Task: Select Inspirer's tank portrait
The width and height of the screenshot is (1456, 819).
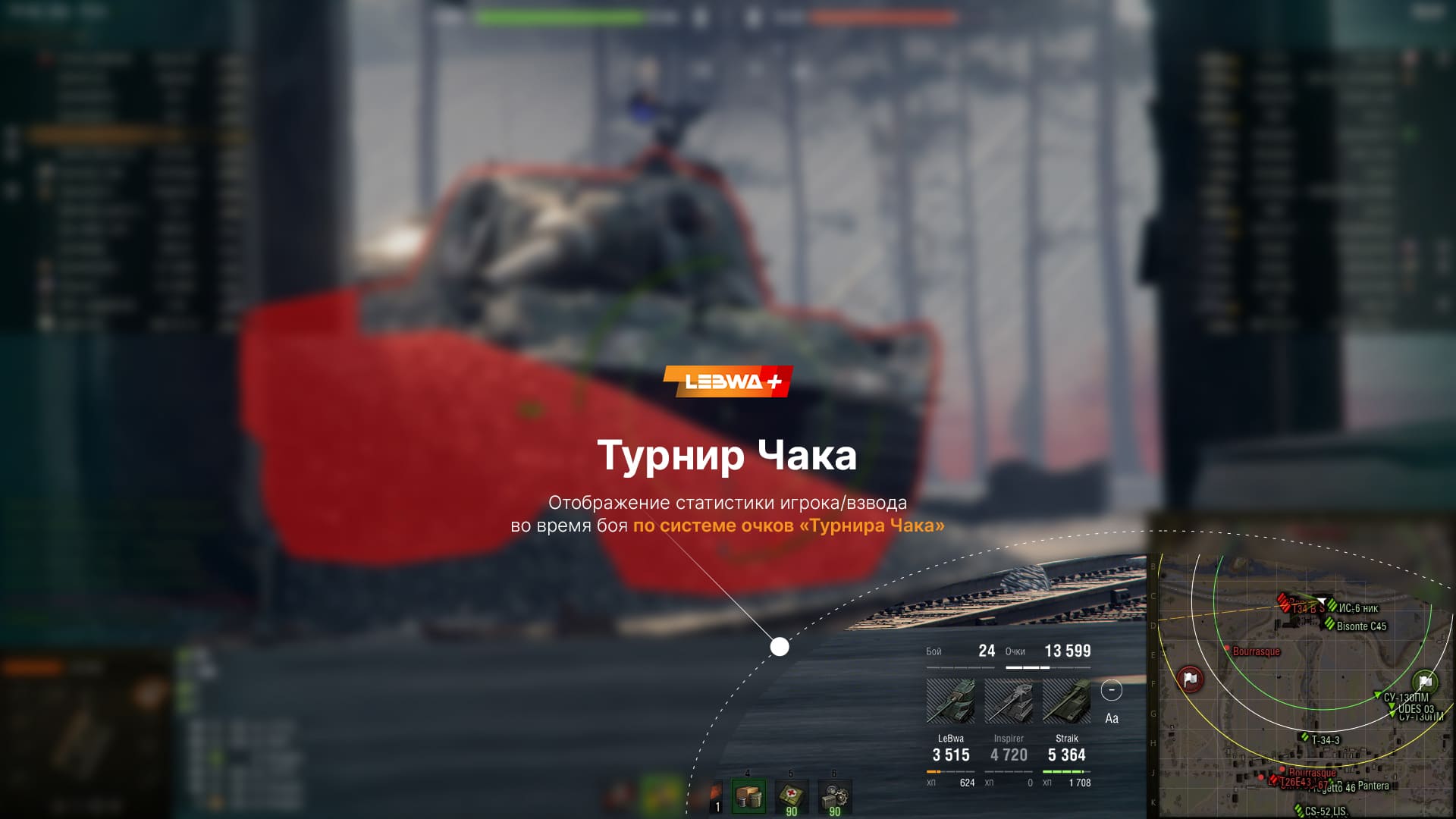Action: 1009,701
